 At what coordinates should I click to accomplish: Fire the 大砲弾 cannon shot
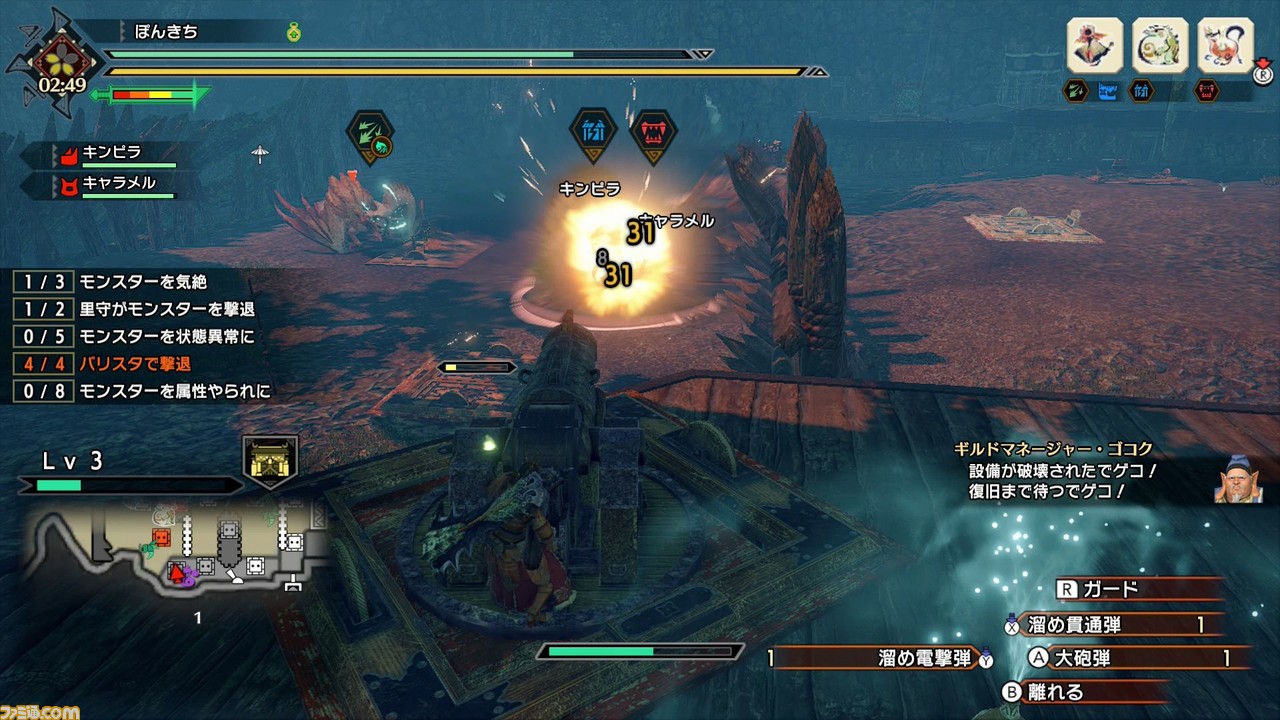point(1130,658)
